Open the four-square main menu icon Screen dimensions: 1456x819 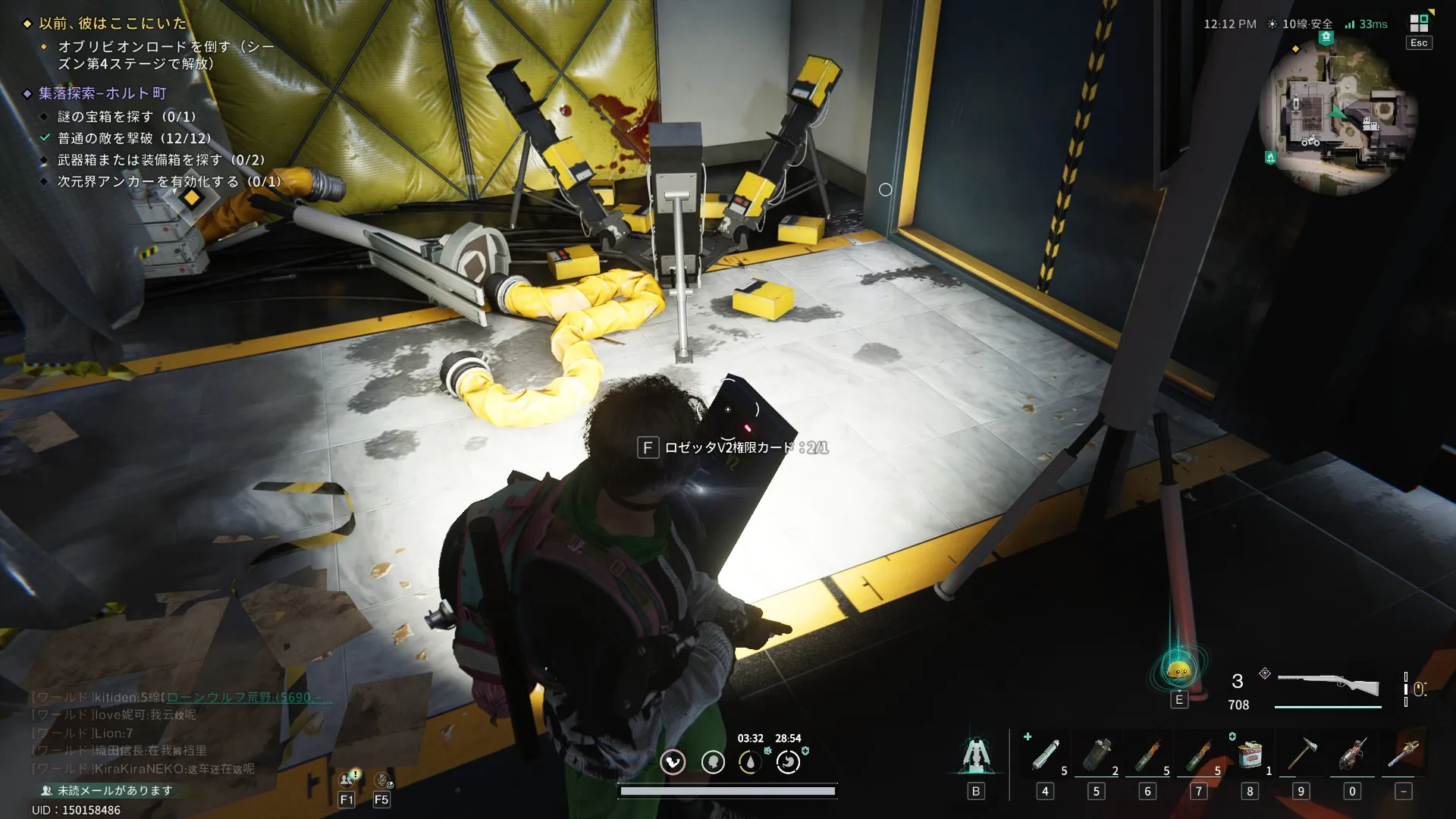[1418, 23]
